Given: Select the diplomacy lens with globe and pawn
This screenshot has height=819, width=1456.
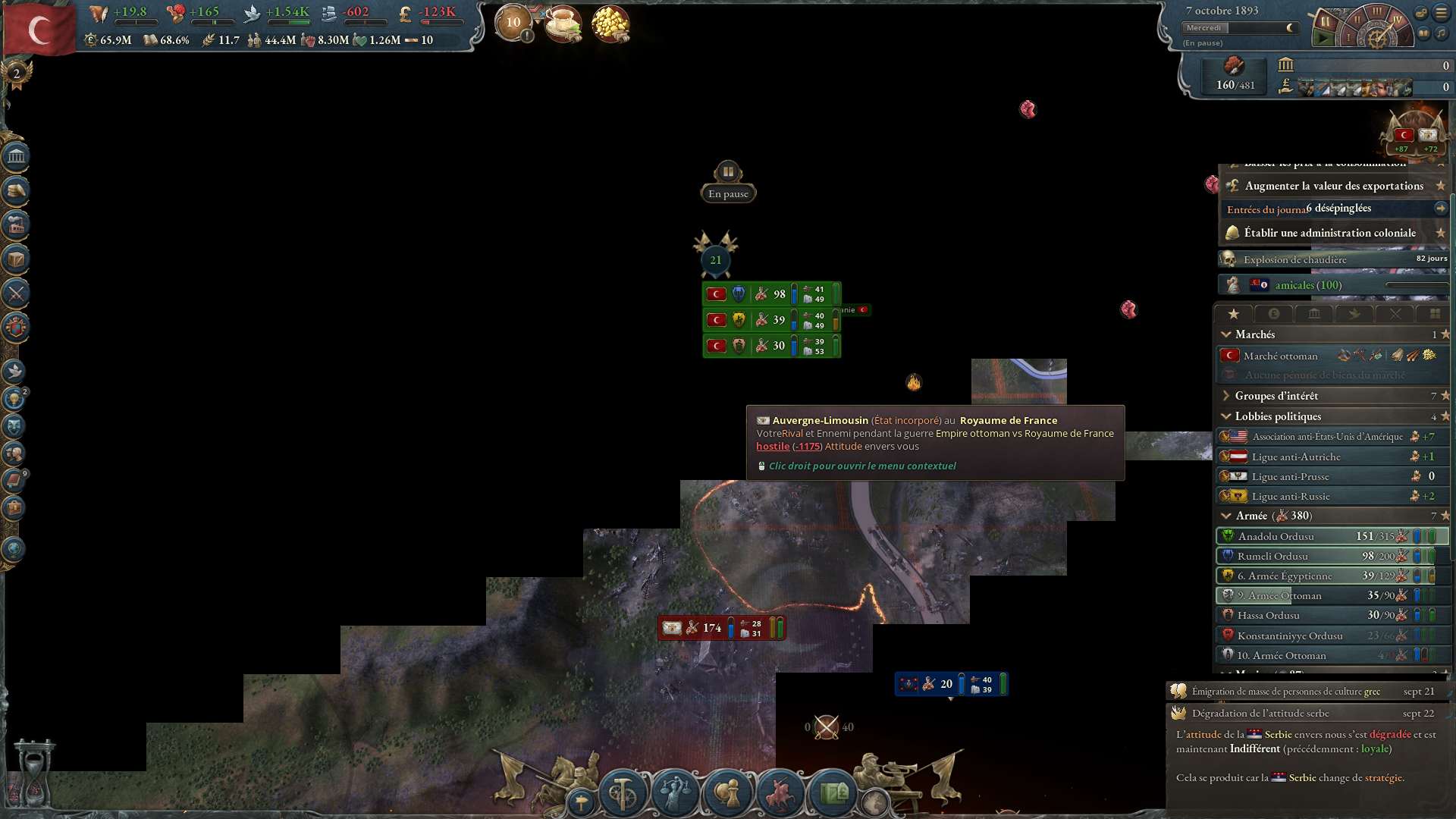Looking at the screenshot, I should tap(726, 792).
